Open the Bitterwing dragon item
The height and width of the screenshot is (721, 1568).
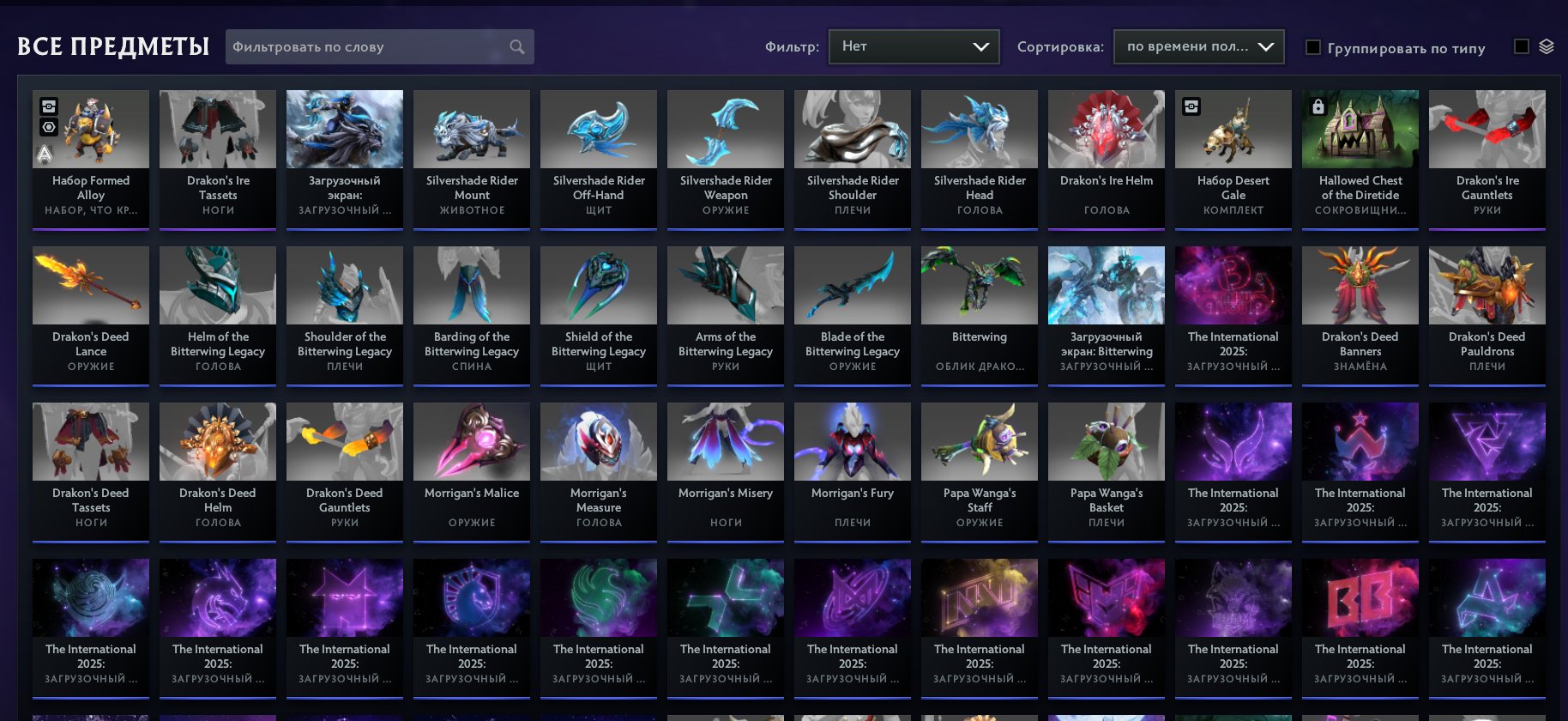click(979, 286)
